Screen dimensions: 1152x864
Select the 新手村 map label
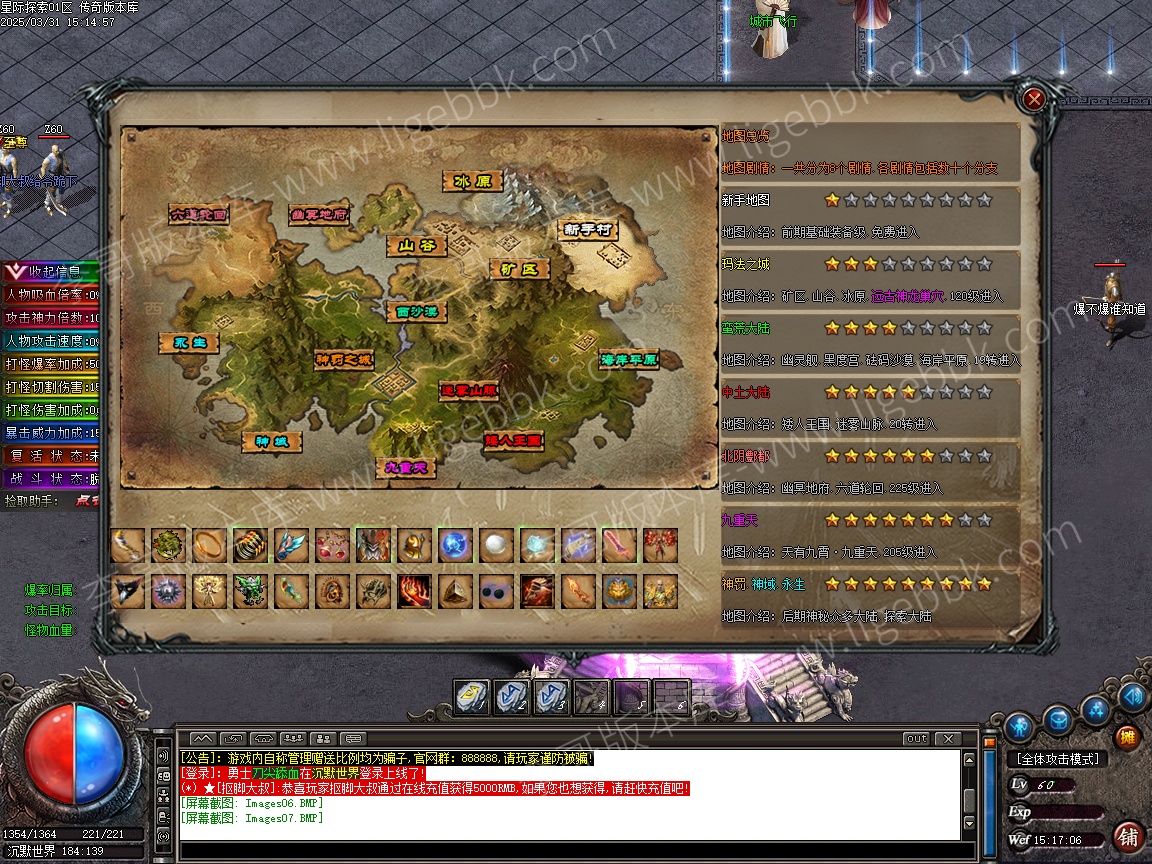coord(587,229)
